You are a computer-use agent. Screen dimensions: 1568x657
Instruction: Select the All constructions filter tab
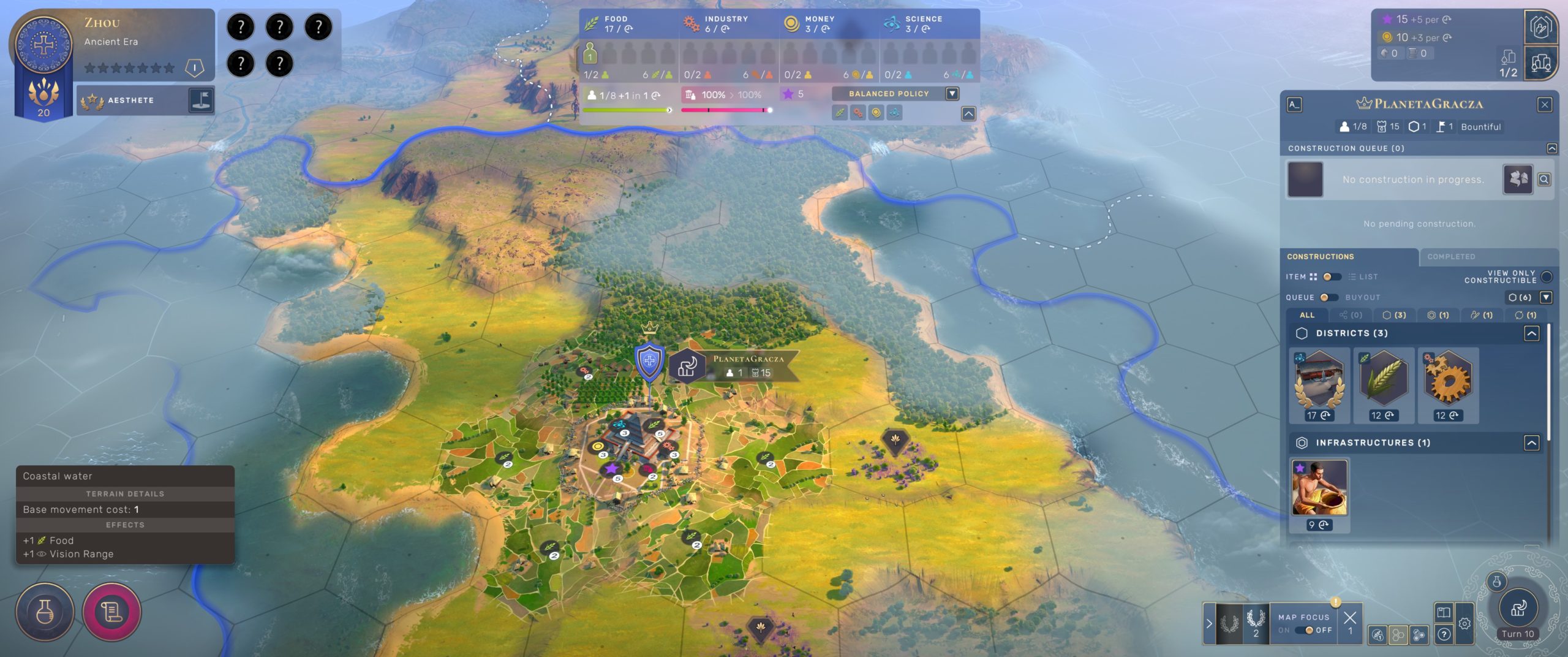point(1306,315)
